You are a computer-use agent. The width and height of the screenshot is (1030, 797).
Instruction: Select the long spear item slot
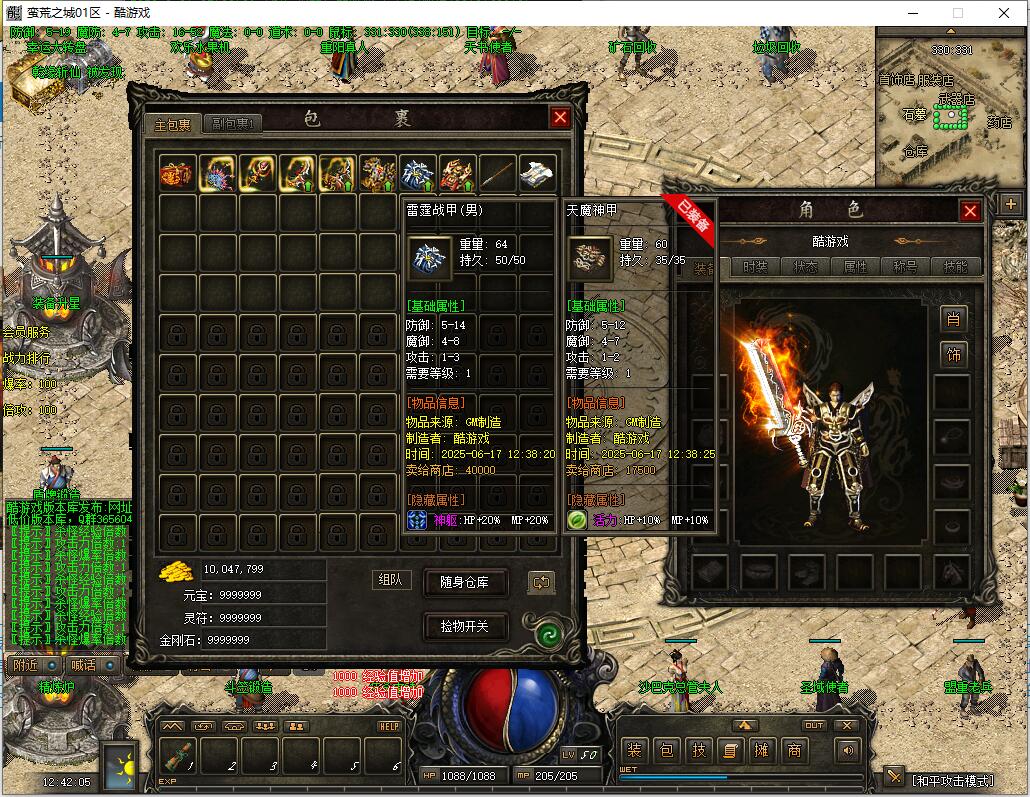tap(497, 173)
